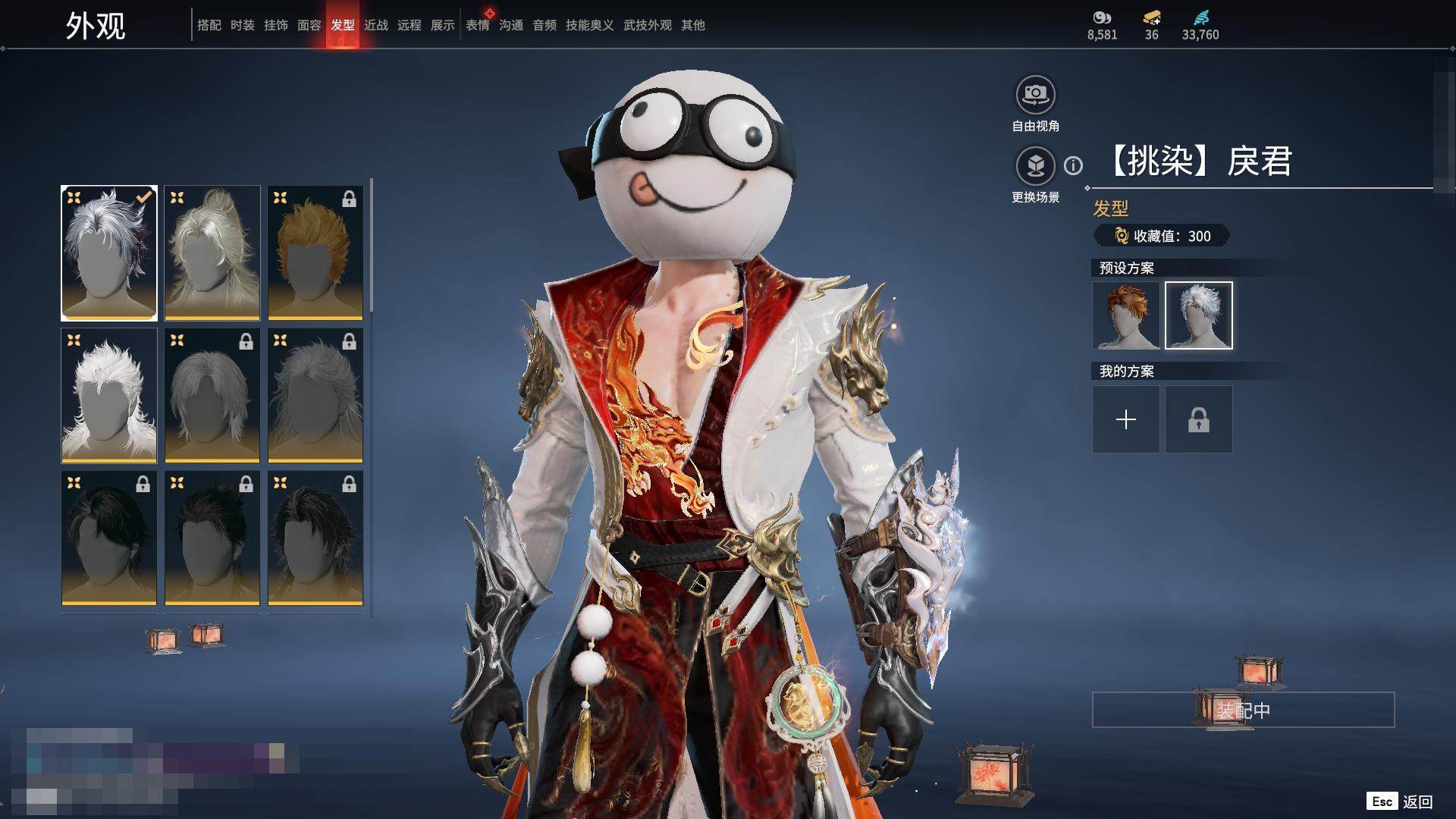This screenshot has height=819, width=1456.
Task: Click 返回 to go back
Action: click(x=1417, y=802)
